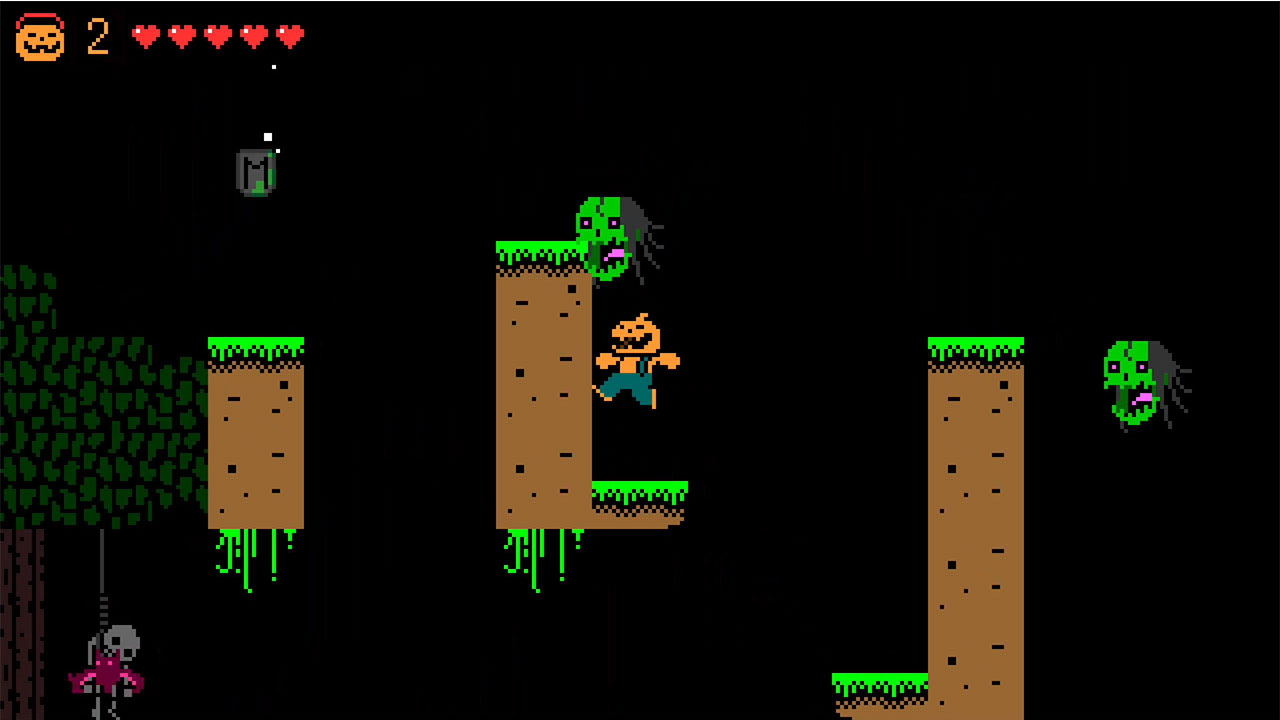Open the top grass ledge of the center pillar
The height and width of the screenshot is (720, 1280).
pos(540,252)
